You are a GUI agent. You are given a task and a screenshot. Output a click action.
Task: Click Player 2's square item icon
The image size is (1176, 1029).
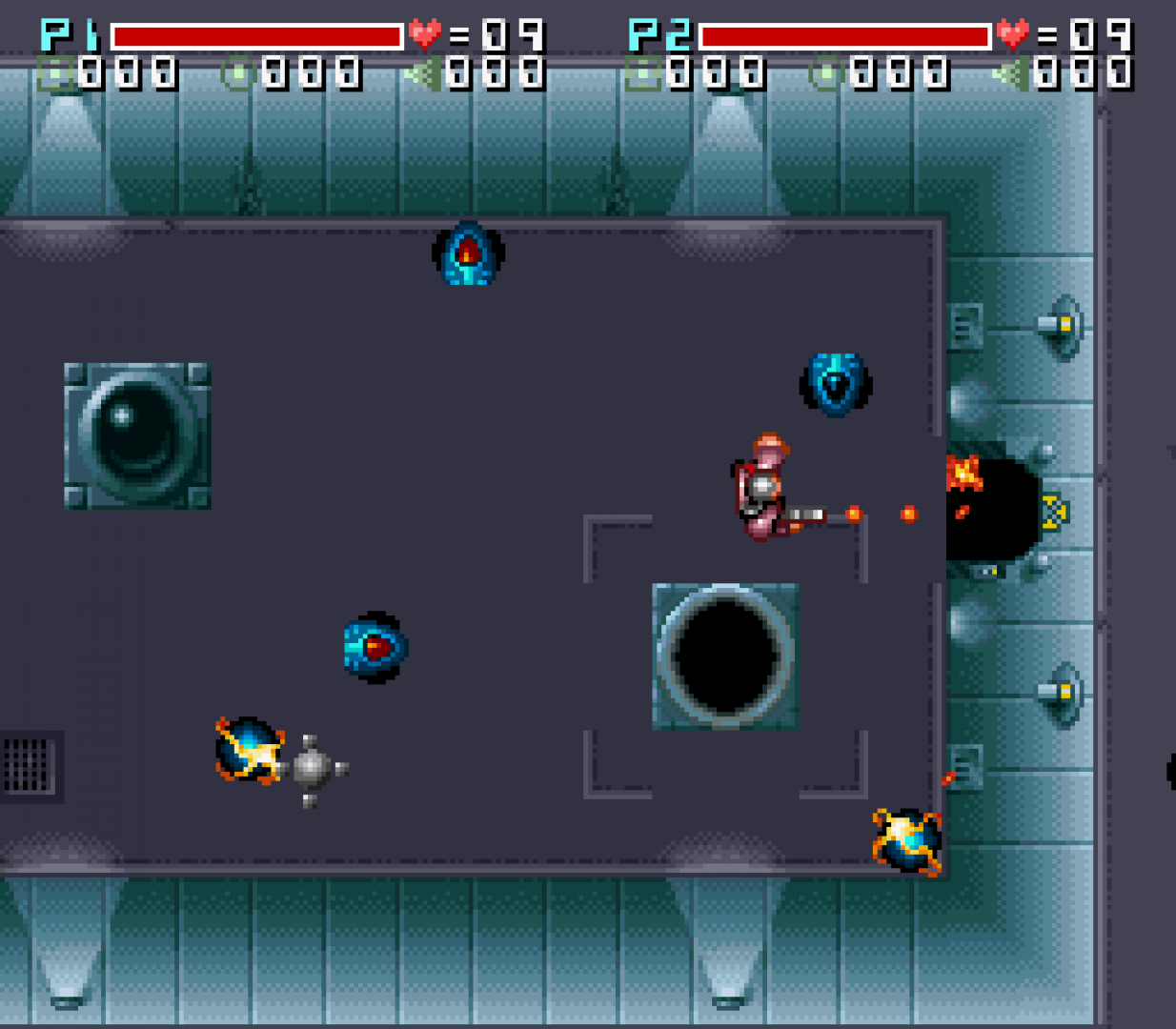643,73
